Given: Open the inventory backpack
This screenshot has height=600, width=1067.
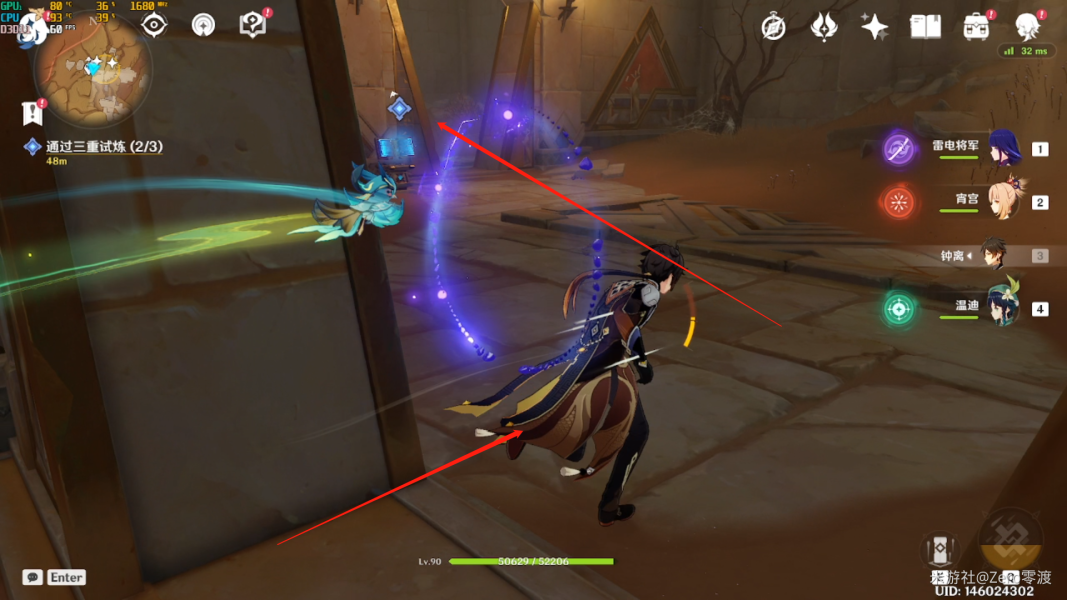Looking at the screenshot, I should click(976, 27).
